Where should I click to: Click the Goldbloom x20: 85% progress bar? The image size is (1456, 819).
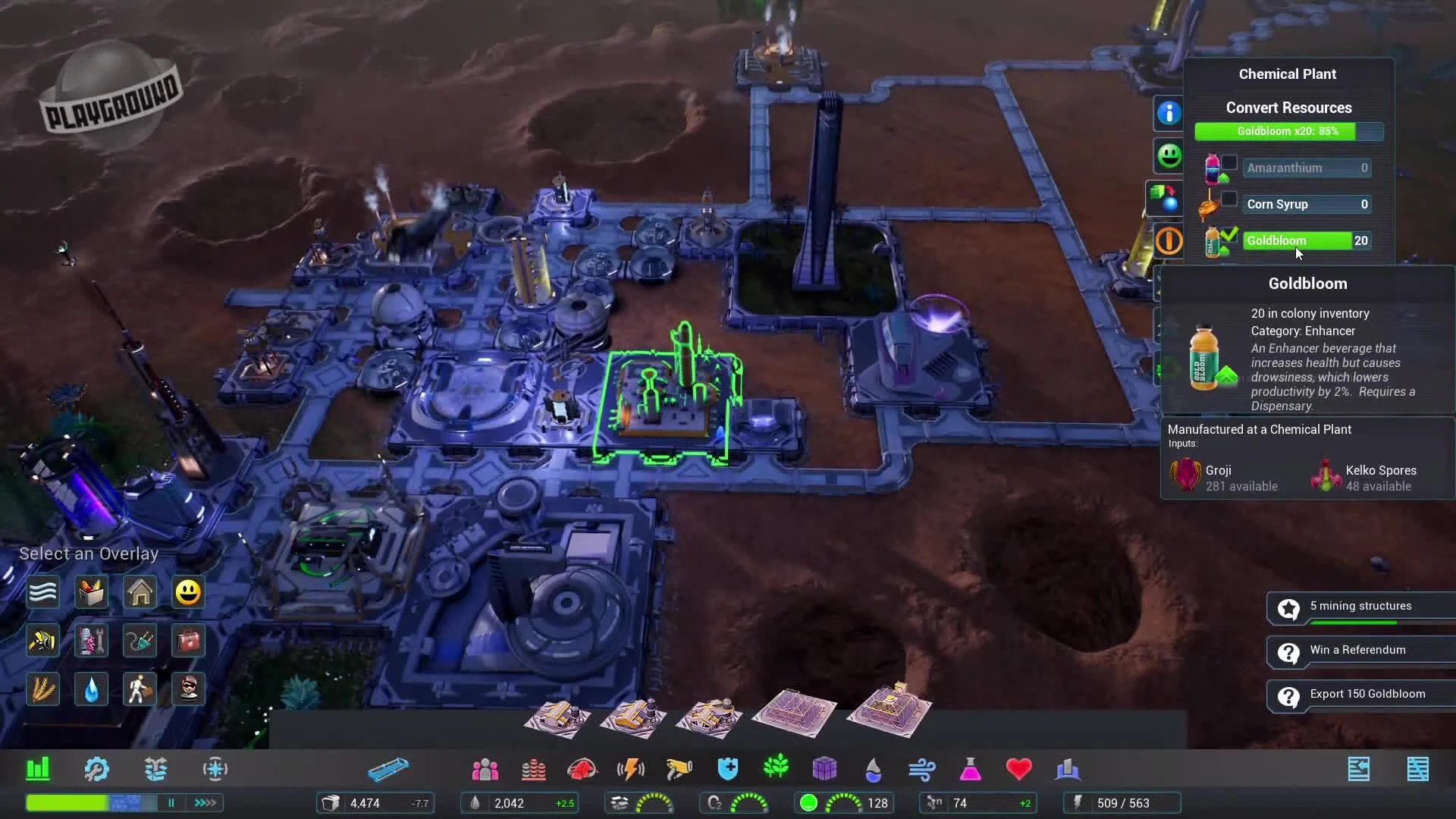pyautogui.click(x=1288, y=131)
